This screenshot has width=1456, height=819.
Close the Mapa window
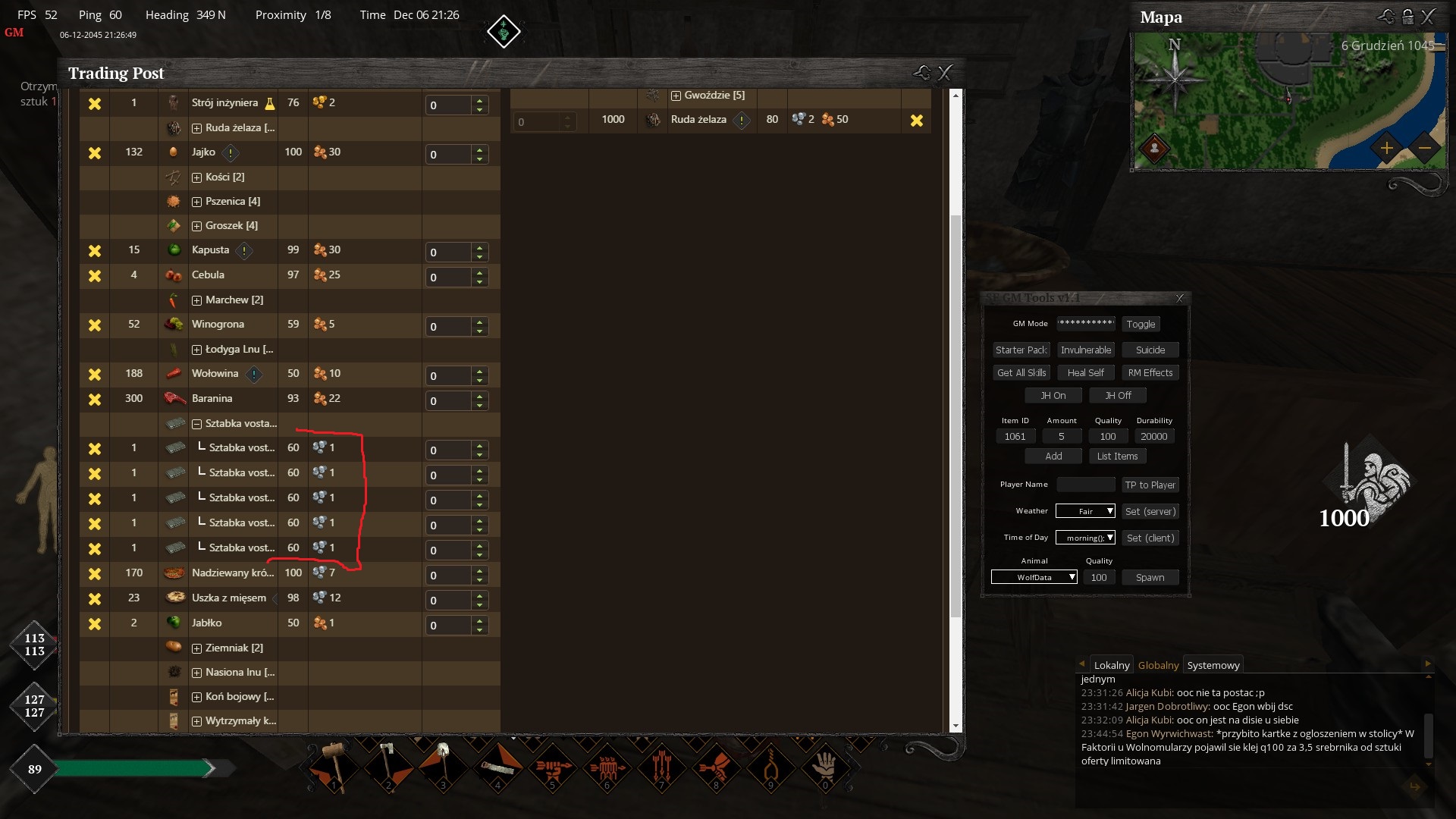[1428, 17]
